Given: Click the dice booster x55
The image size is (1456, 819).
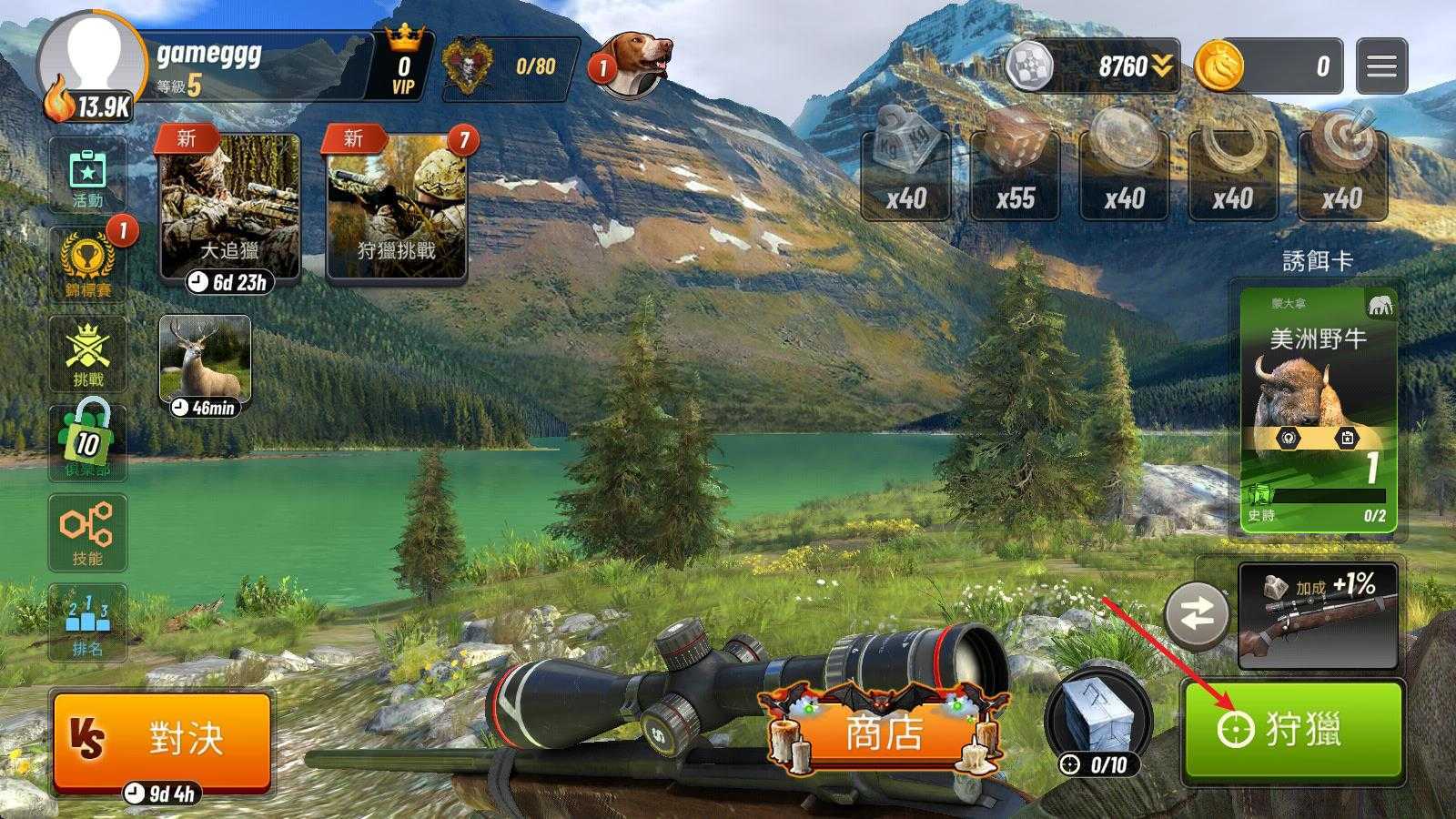Looking at the screenshot, I should (x=1015, y=175).
